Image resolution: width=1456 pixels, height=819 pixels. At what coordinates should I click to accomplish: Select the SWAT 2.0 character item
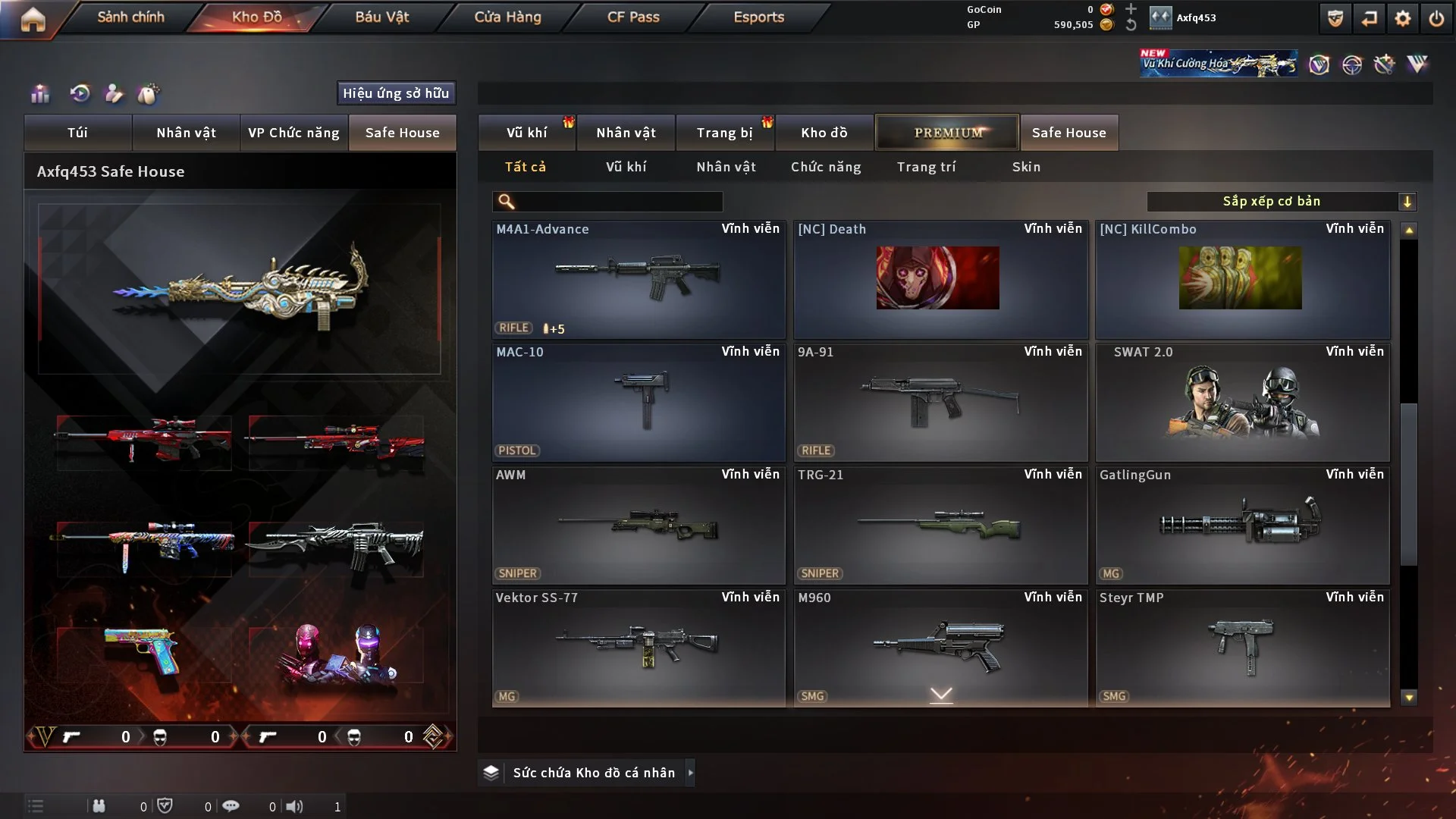point(1242,402)
